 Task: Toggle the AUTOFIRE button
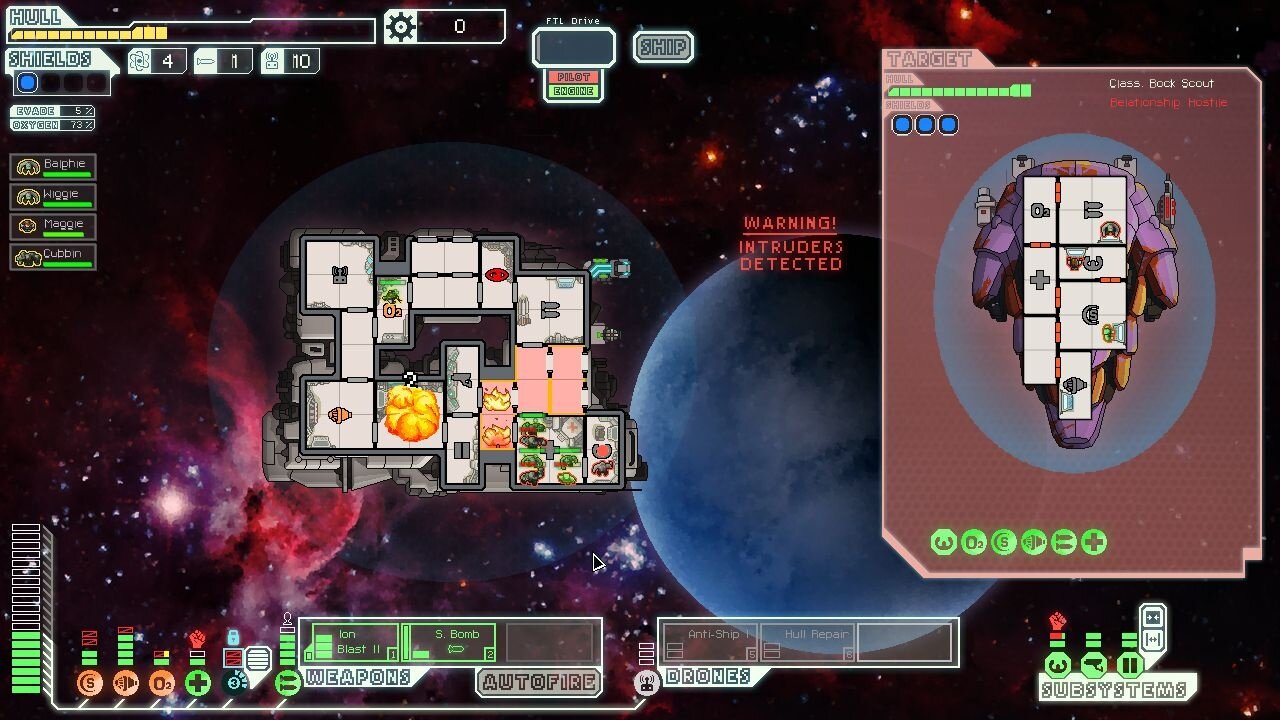coord(539,683)
